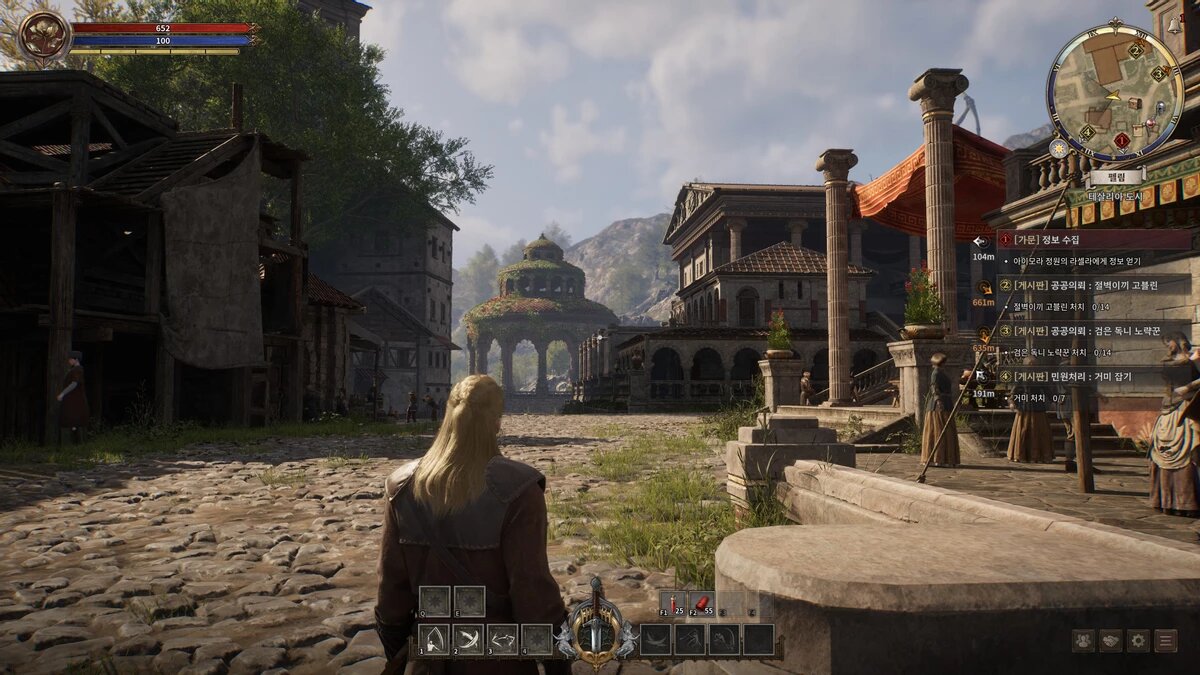The image size is (1200, 675).
Task: Click the sun weather icon beside minimap
Action: pyautogui.click(x=1058, y=148)
